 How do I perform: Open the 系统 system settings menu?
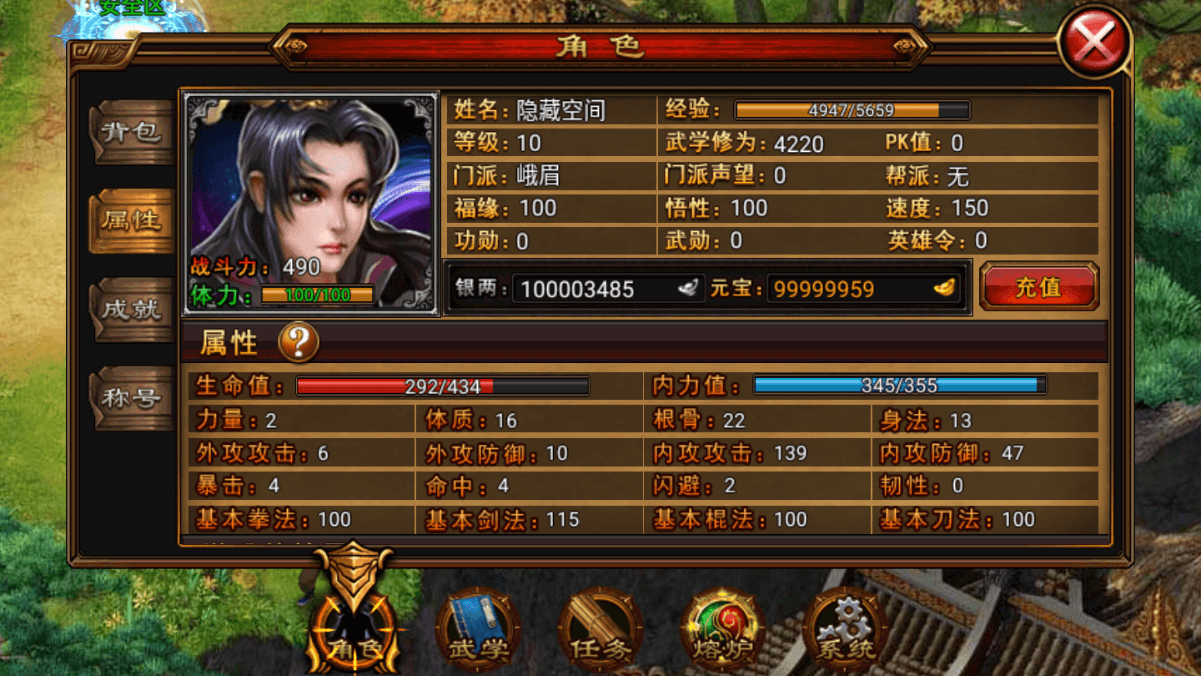pyautogui.click(x=845, y=630)
